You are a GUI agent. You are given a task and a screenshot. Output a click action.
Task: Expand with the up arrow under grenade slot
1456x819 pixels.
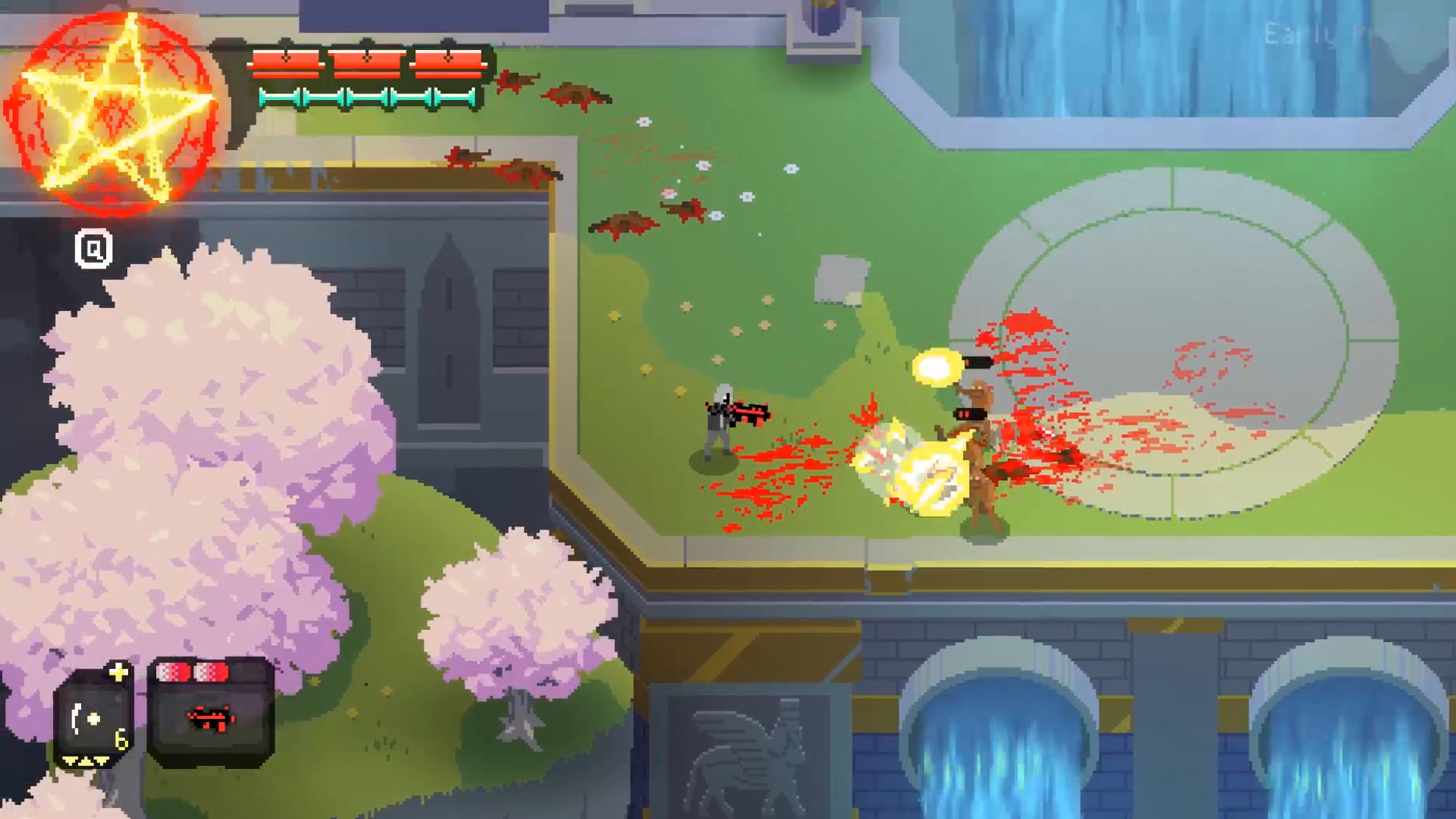[x=85, y=763]
